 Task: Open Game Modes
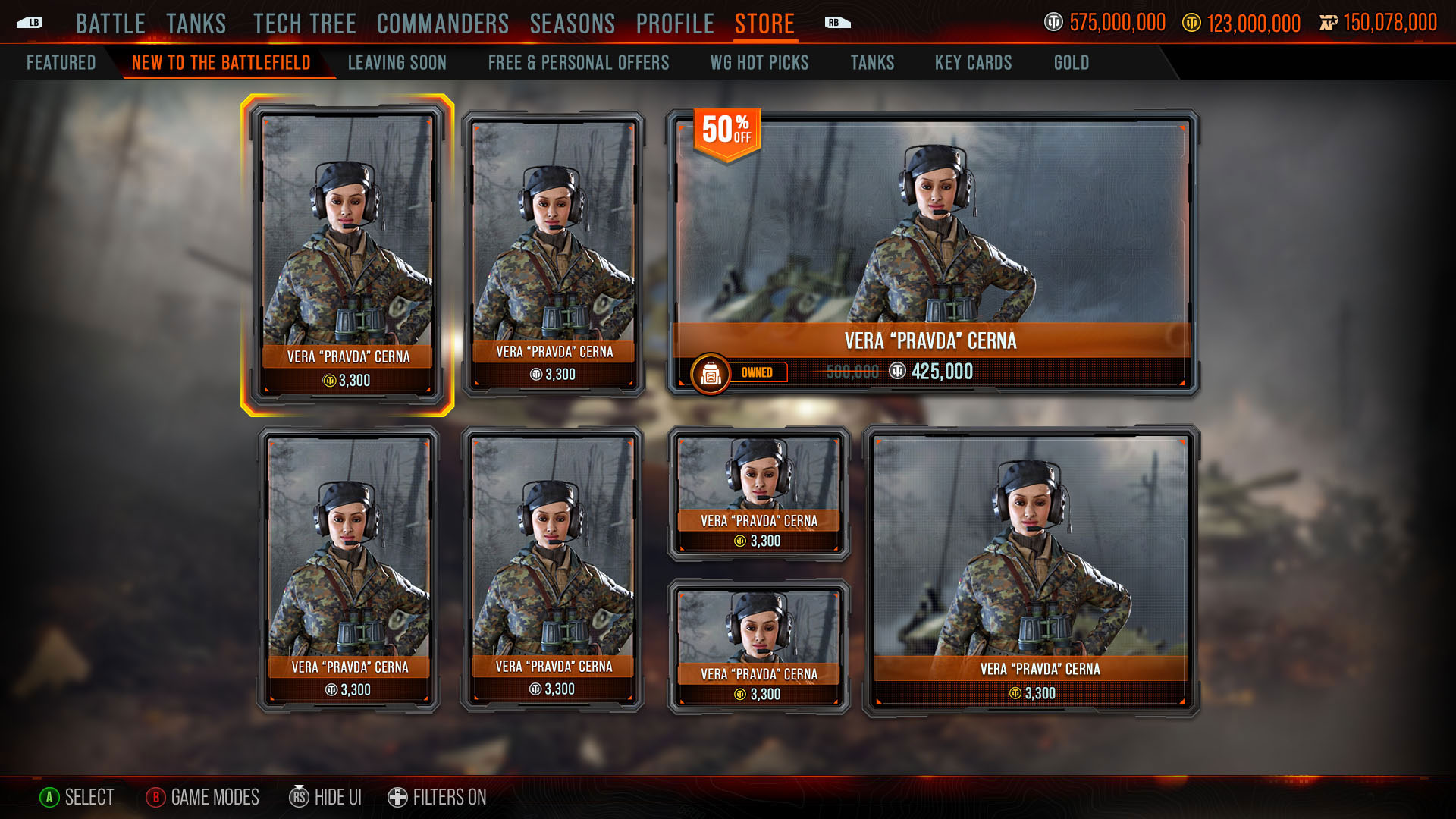coord(202,797)
